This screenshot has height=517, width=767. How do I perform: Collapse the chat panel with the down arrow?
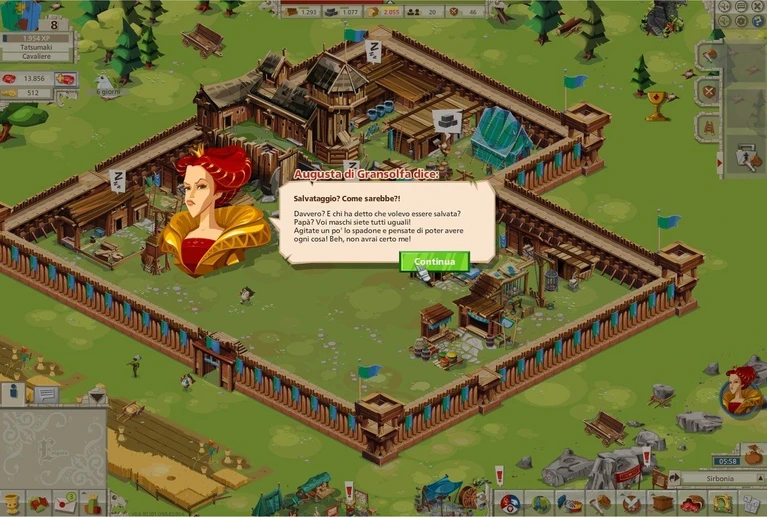[x=96, y=396]
